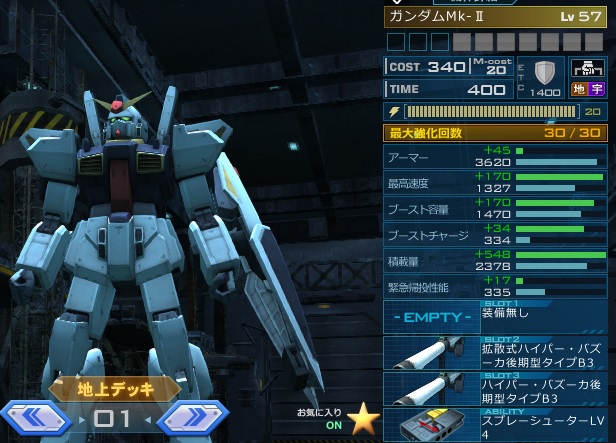Click the shield 1400 icon

pyautogui.click(x=545, y=77)
